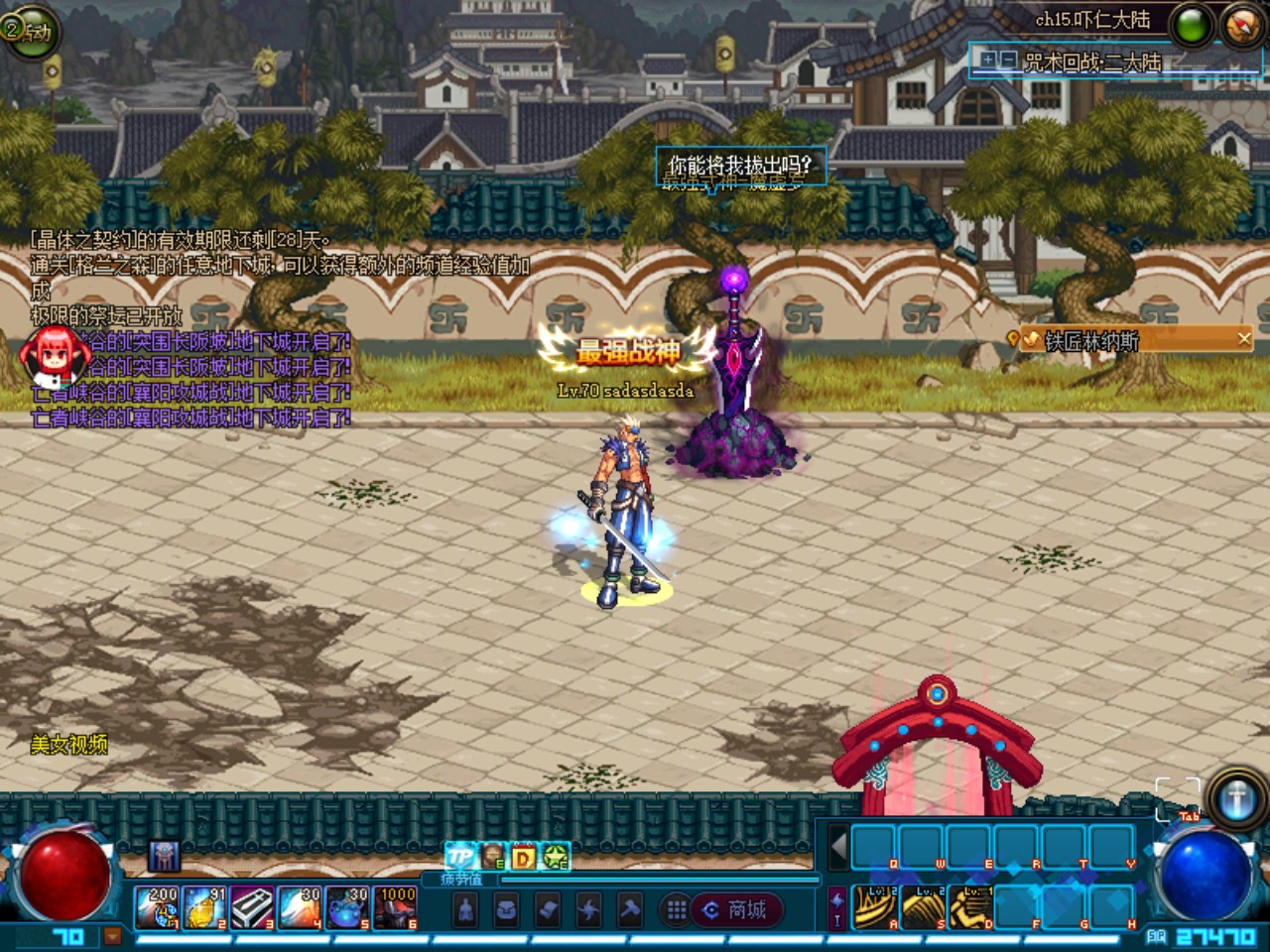The width and height of the screenshot is (1270, 952).
Task: Click the 美女视频 chat link
Action: click(x=69, y=742)
